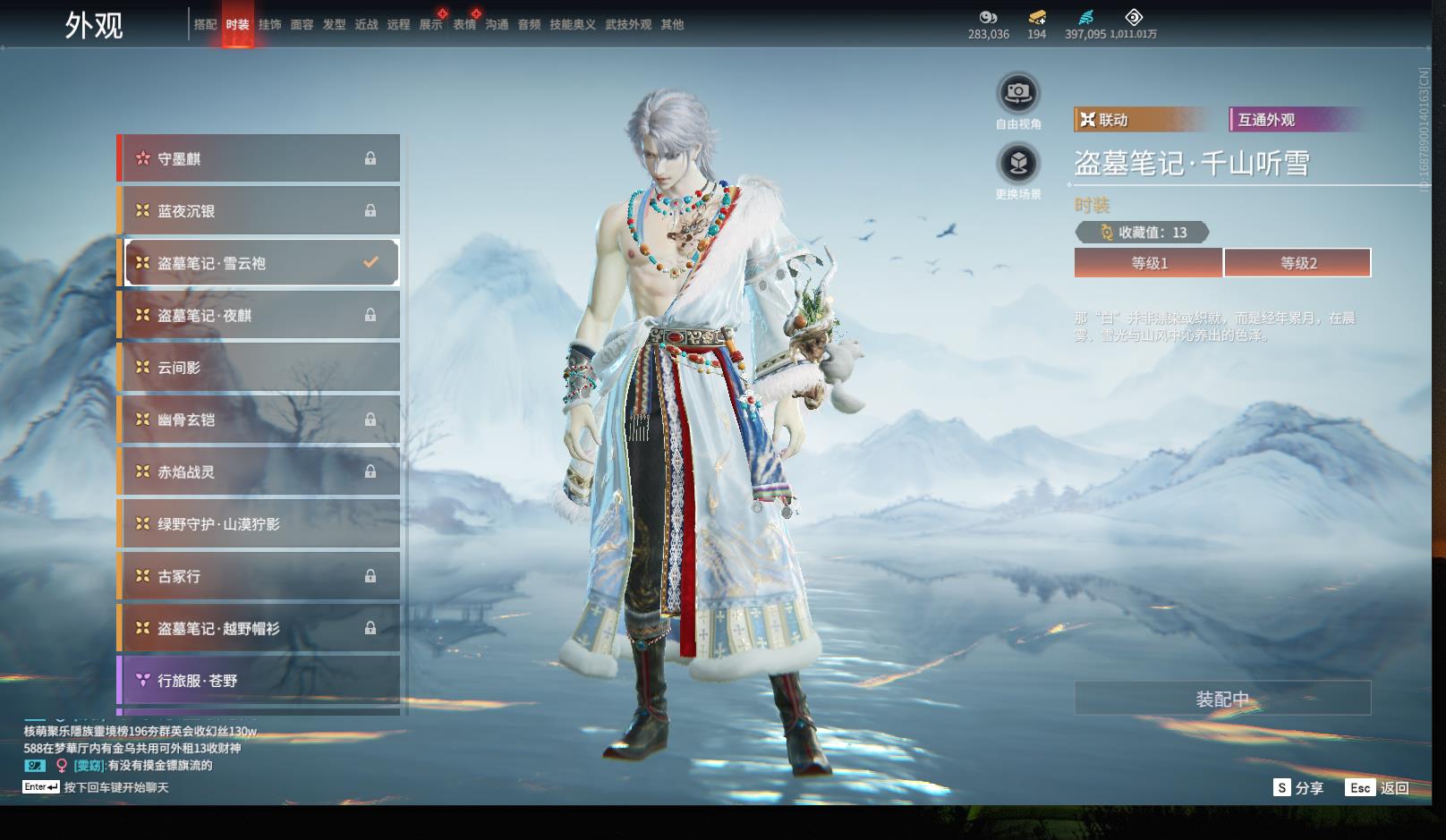Screen dimensions: 1446x840
Task: Click the 分享 share button
Action: 1298,788
